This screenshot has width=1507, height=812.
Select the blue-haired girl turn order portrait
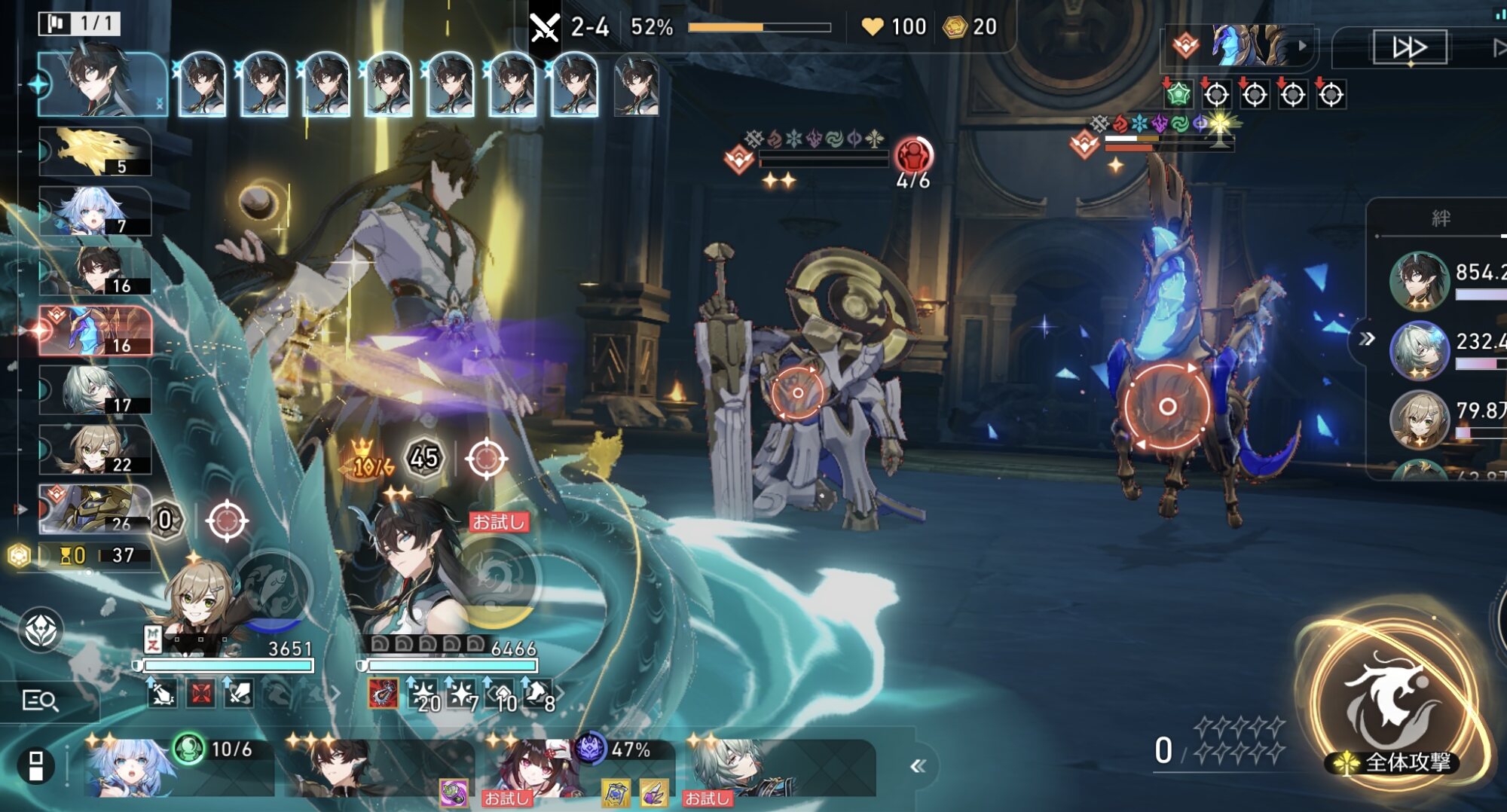pos(95,212)
